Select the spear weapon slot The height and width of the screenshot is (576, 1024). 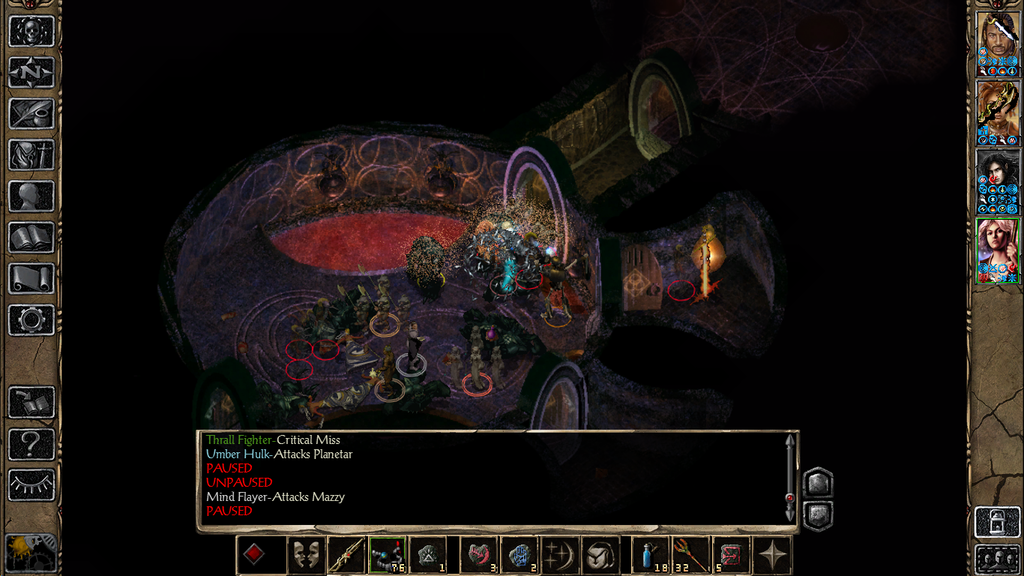click(346, 555)
